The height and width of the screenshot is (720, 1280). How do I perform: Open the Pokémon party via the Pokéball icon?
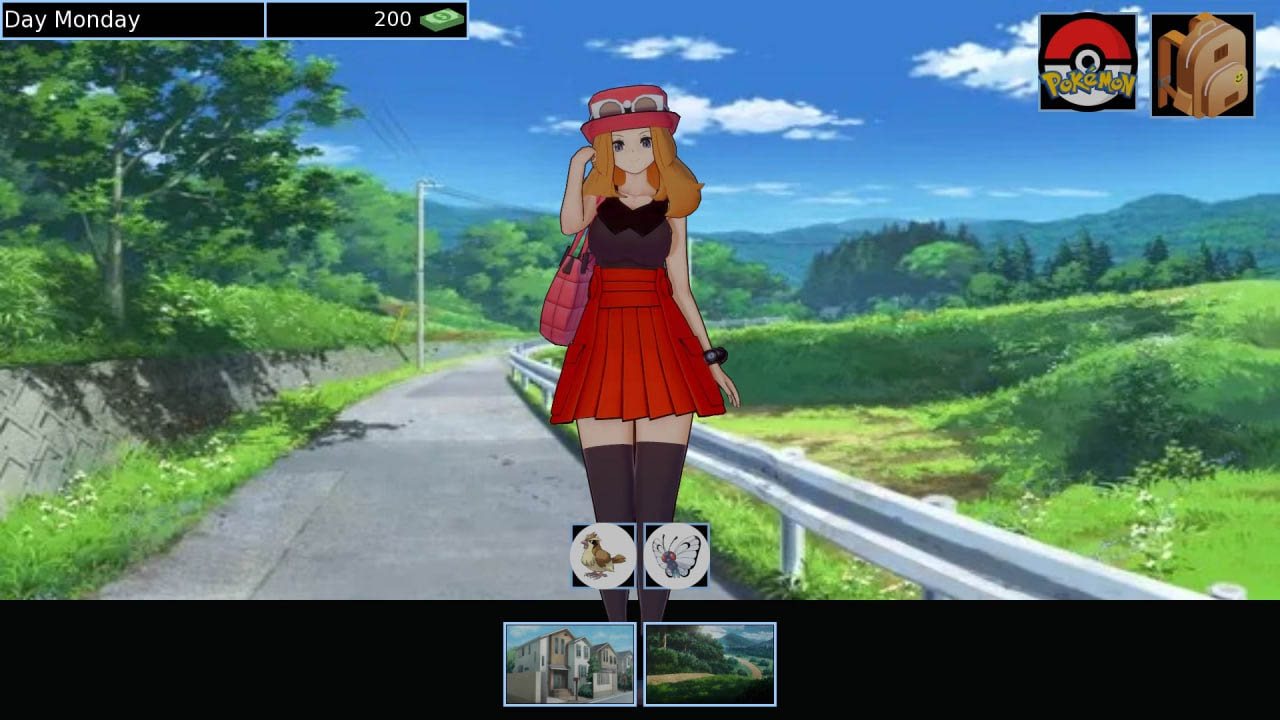[x=1087, y=62]
